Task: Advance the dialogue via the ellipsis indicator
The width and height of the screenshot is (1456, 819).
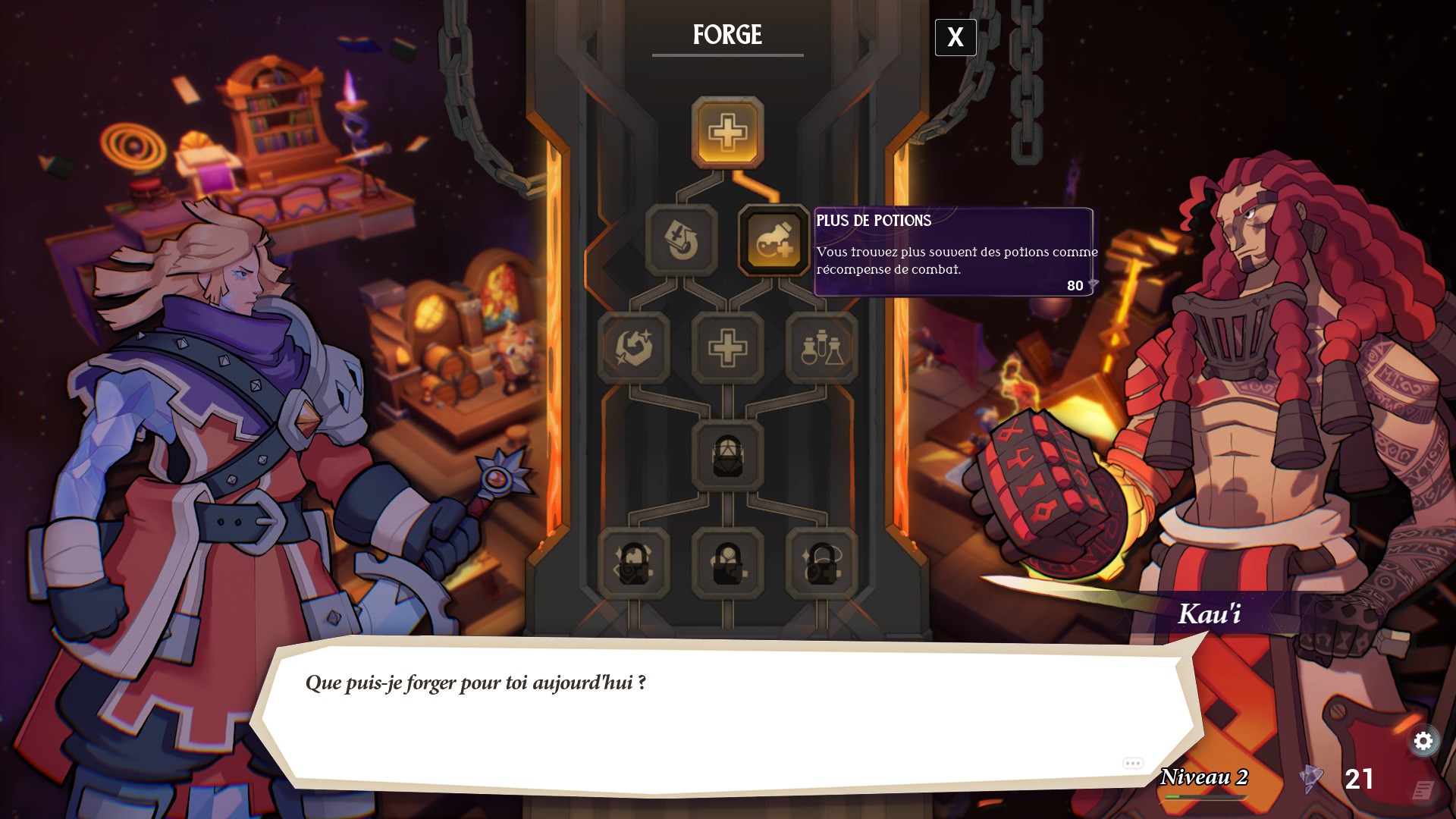Action: pyautogui.click(x=1133, y=763)
